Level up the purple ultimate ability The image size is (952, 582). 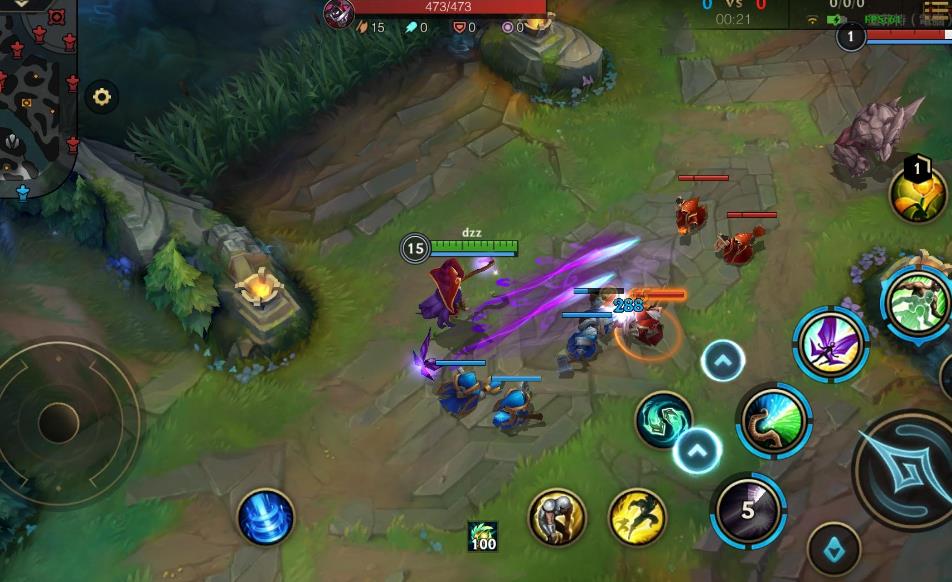[x=722, y=360]
